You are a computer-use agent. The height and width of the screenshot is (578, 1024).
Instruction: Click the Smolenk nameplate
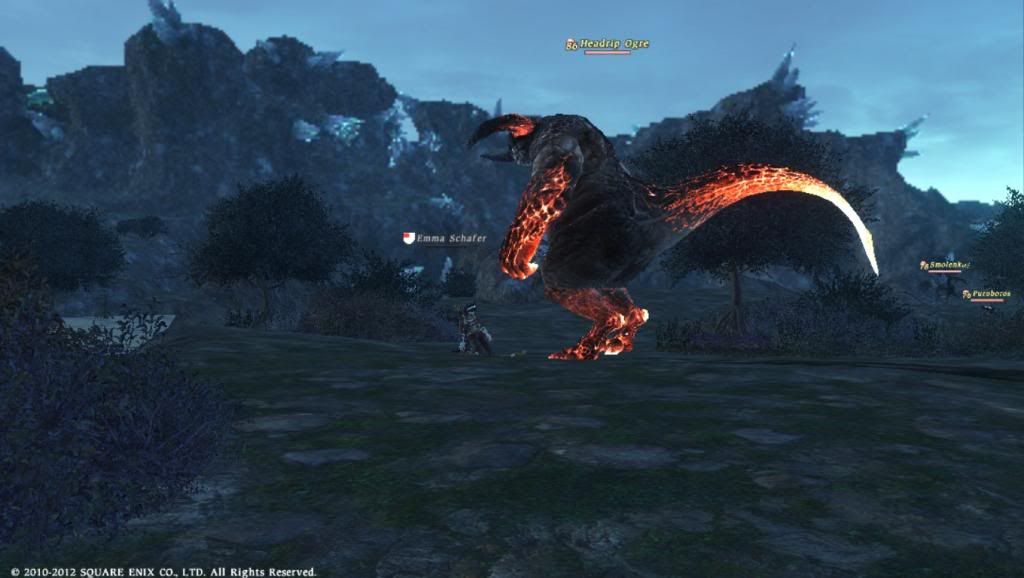944,265
